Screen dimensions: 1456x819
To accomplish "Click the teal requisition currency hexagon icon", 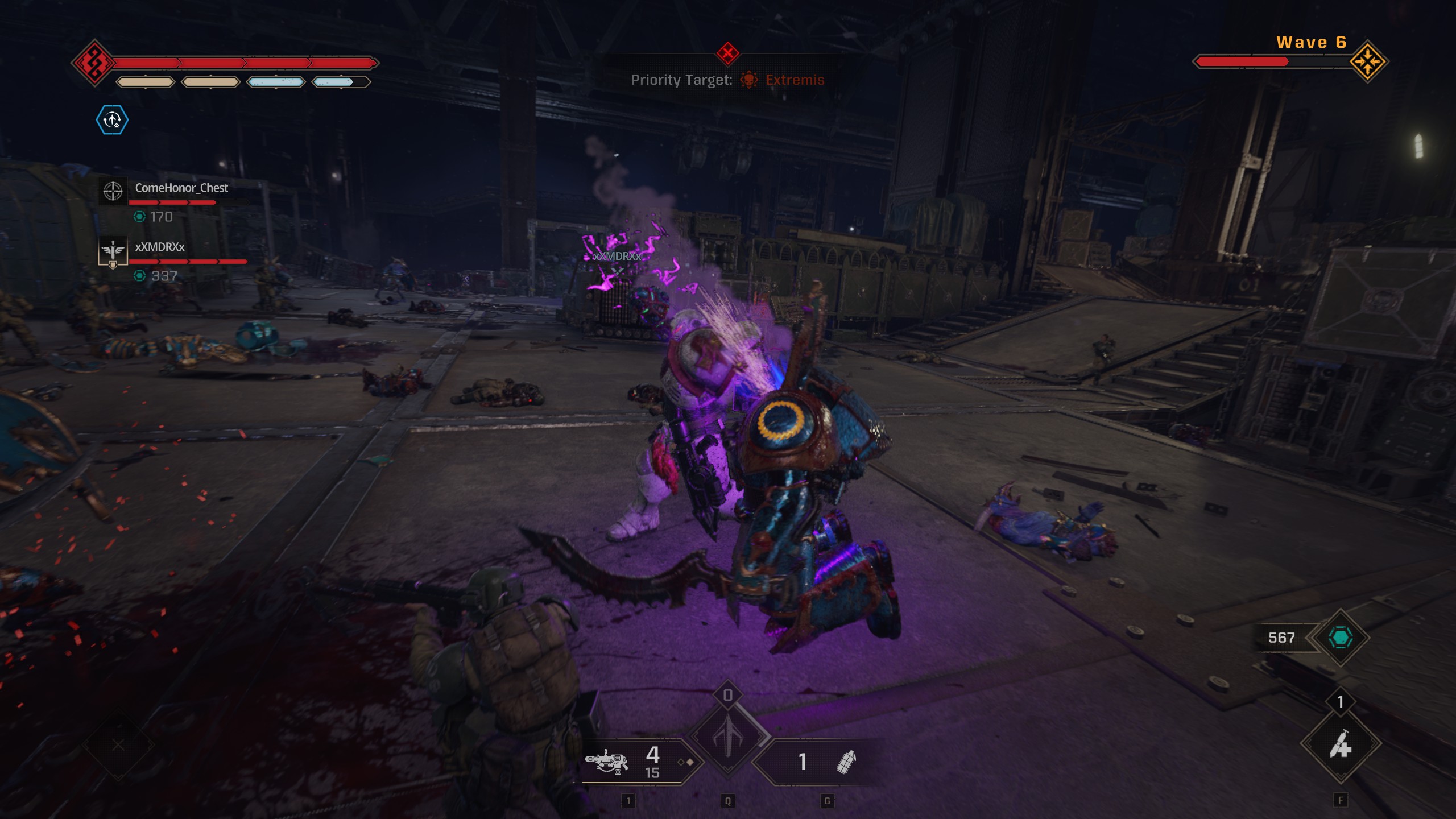I will (x=1340, y=638).
